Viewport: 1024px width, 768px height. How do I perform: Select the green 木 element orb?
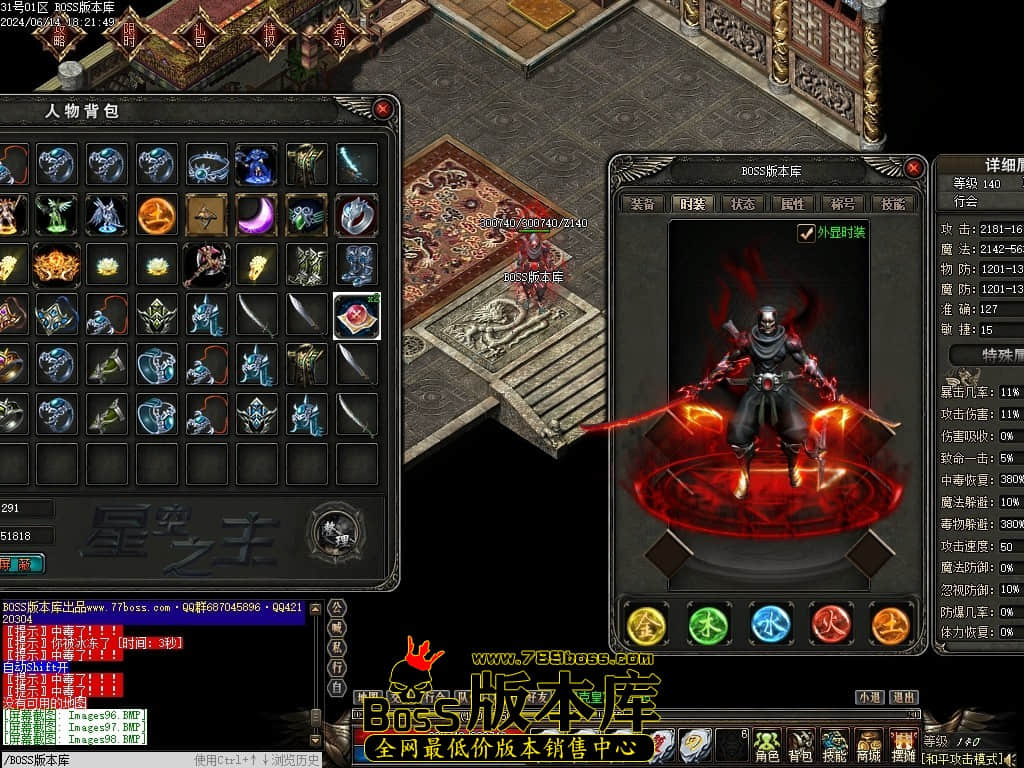pyautogui.click(x=708, y=624)
